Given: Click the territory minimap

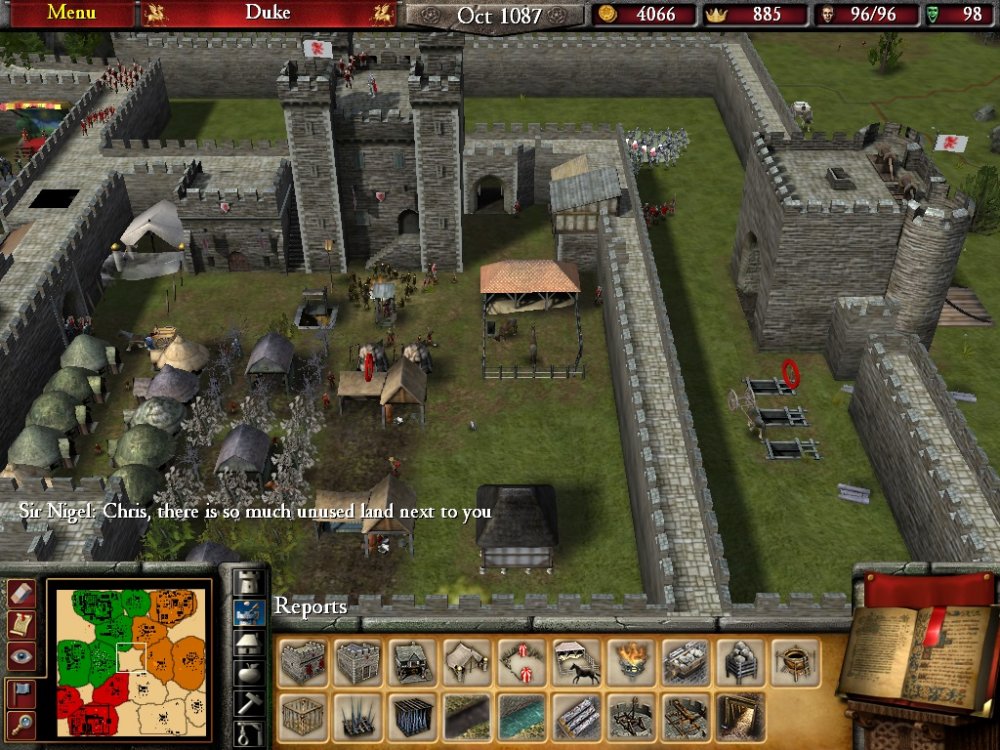Looking at the screenshot, I should tap(131, 661).
